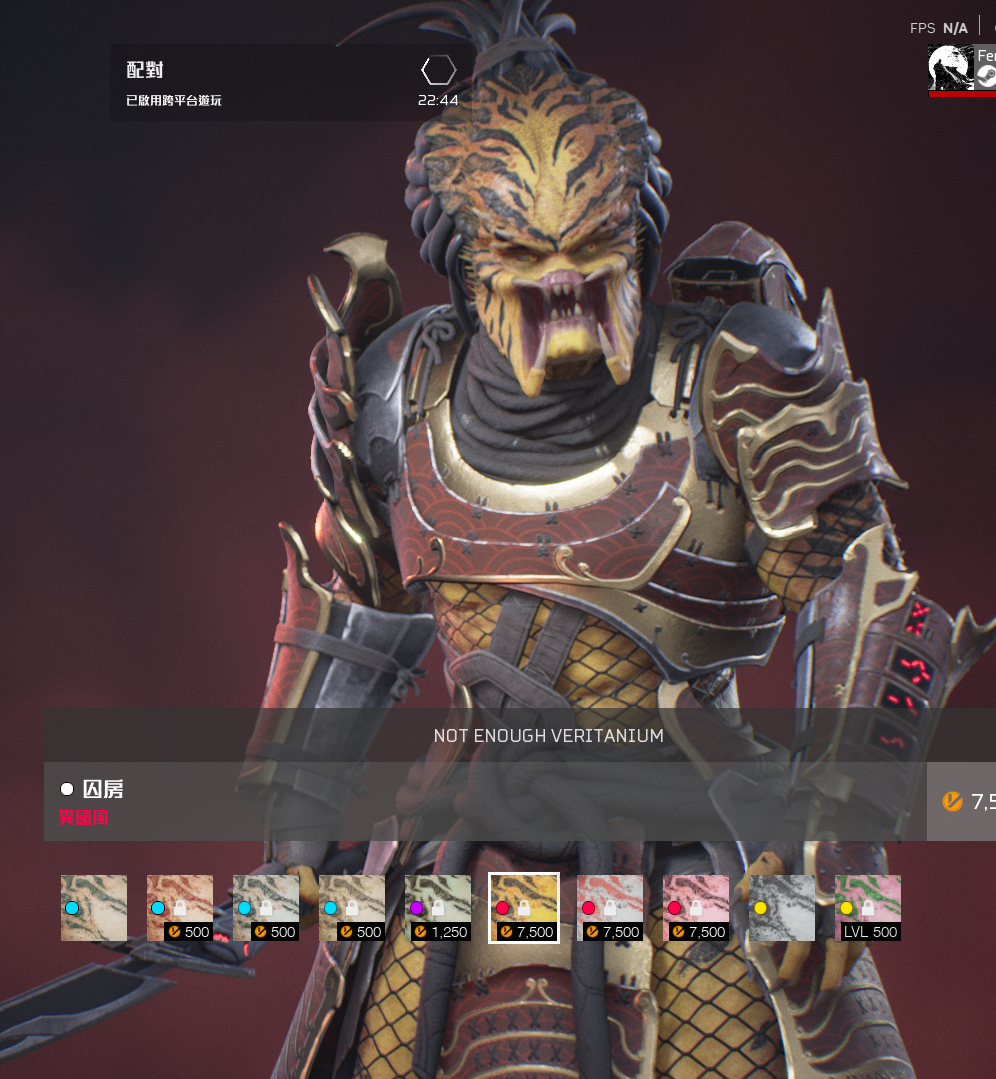Choose the red-brown skin costing 500
This screenshot has height=1079, width=996.
click(180, 908)
